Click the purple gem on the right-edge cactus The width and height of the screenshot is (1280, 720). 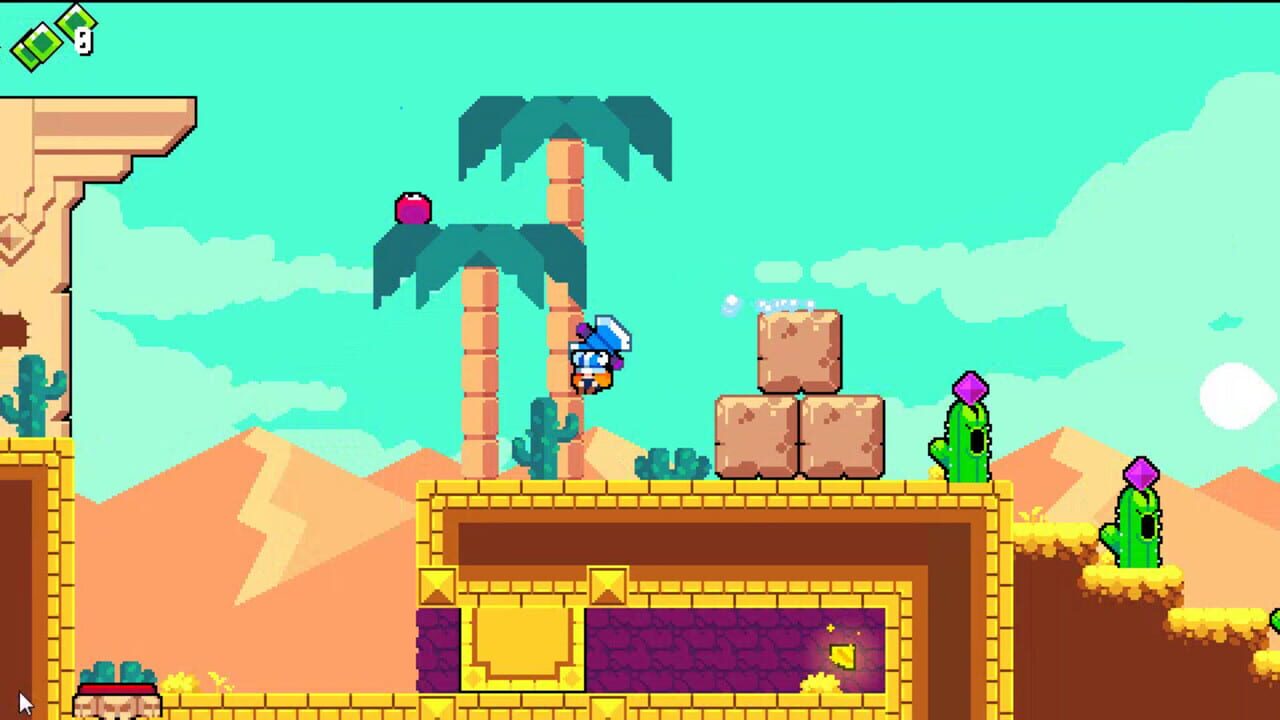coord(1141,470)
